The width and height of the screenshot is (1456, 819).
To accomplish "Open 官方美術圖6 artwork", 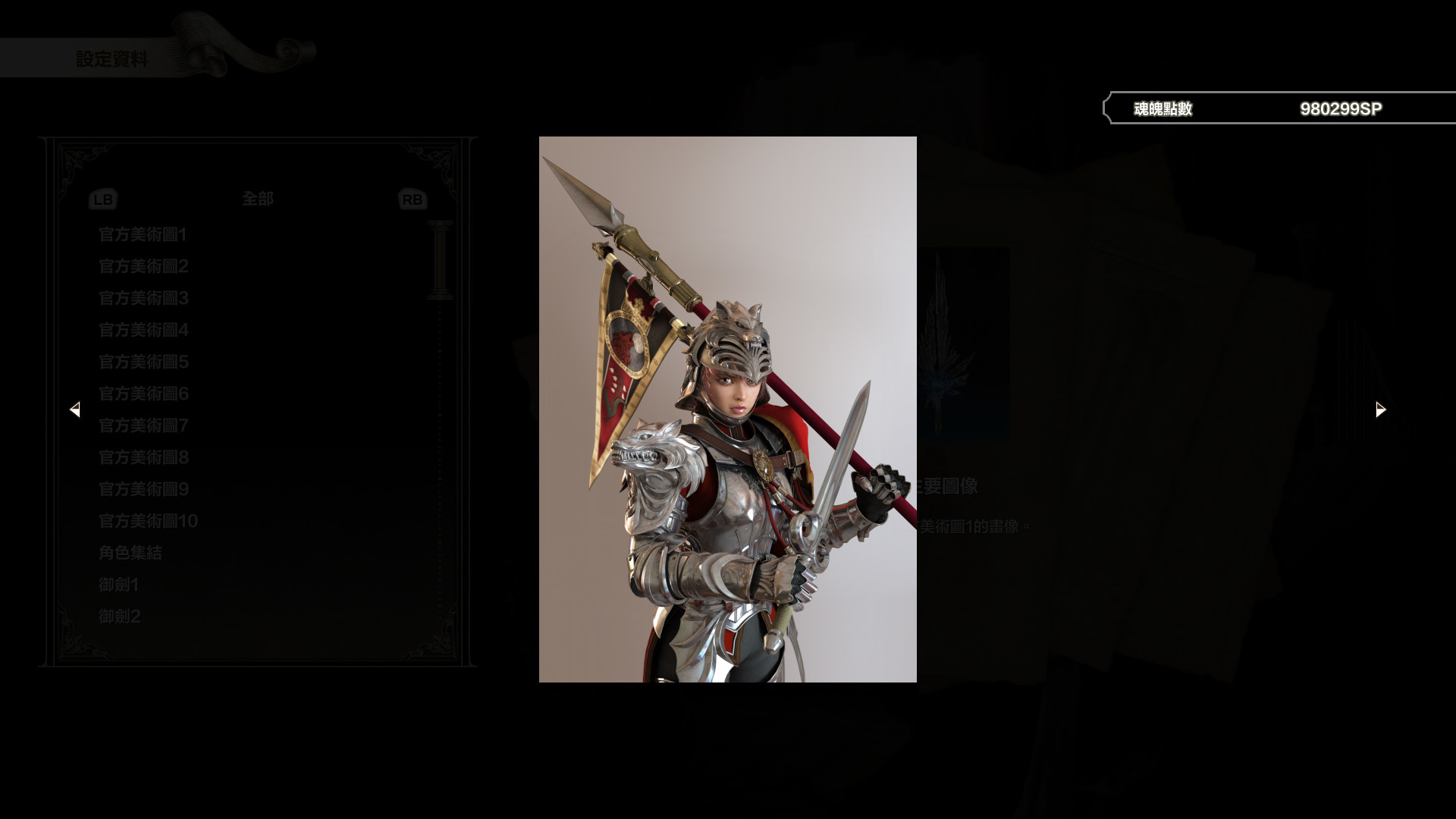I will tap(142, 394).
